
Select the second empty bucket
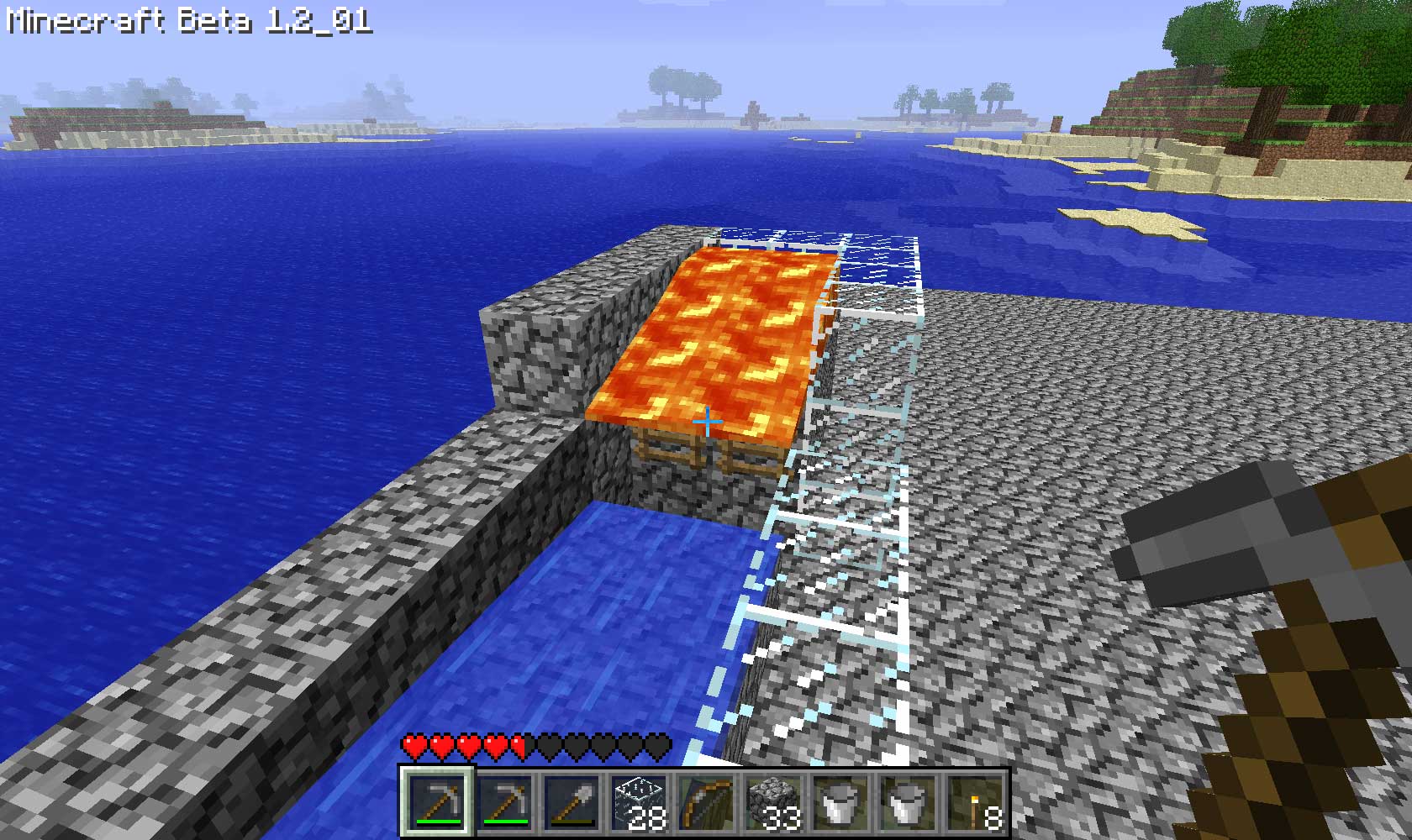pos(906,802)
